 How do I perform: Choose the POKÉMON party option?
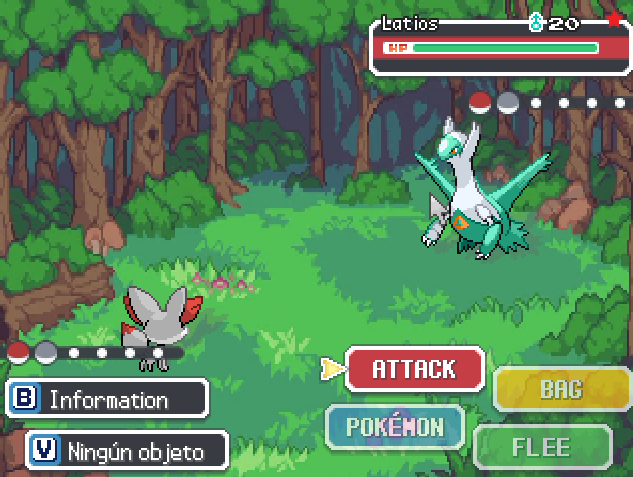click(x=395, y=427)
